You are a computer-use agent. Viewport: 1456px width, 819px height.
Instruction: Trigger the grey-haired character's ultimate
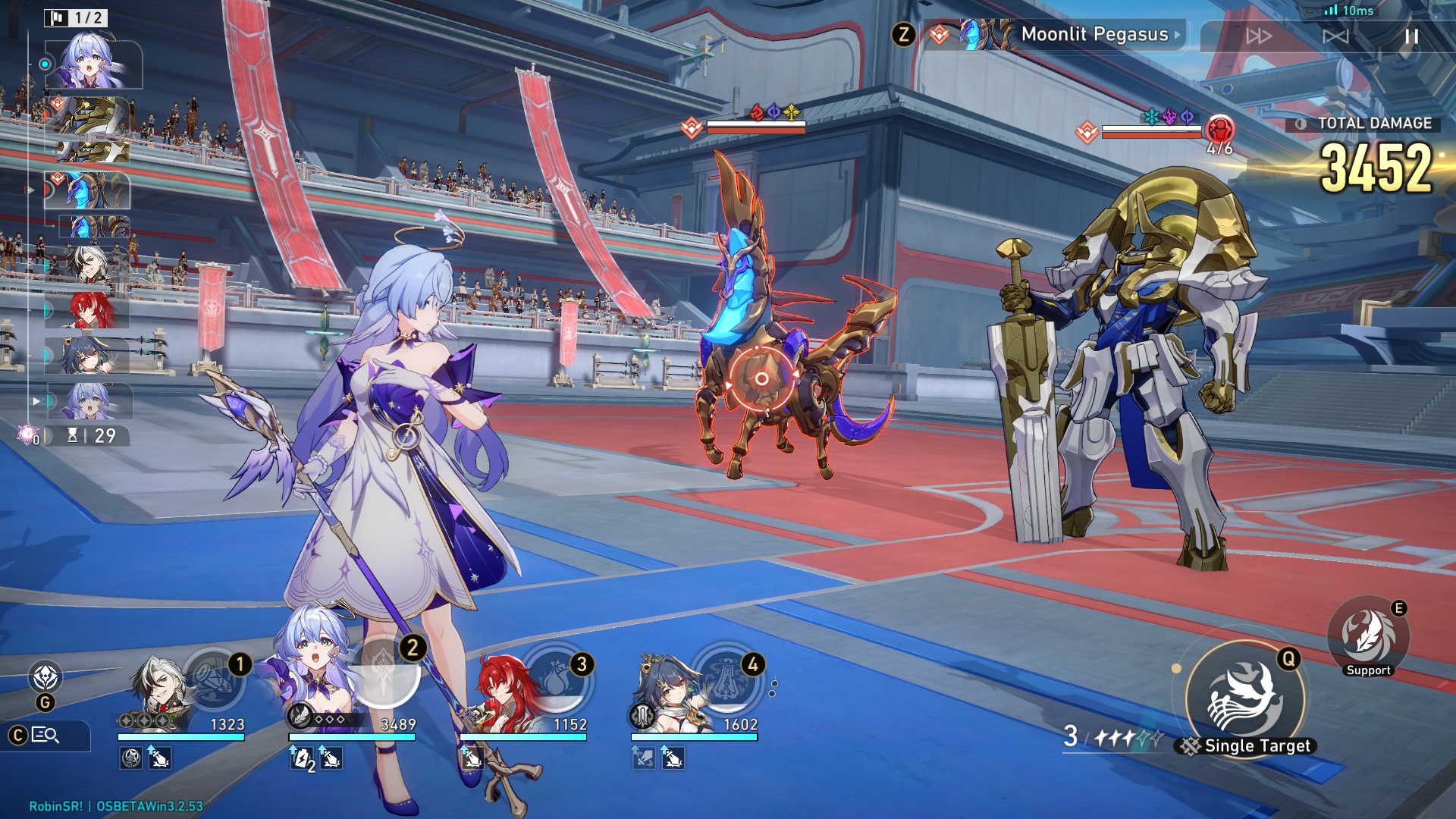tap(215, 679)
